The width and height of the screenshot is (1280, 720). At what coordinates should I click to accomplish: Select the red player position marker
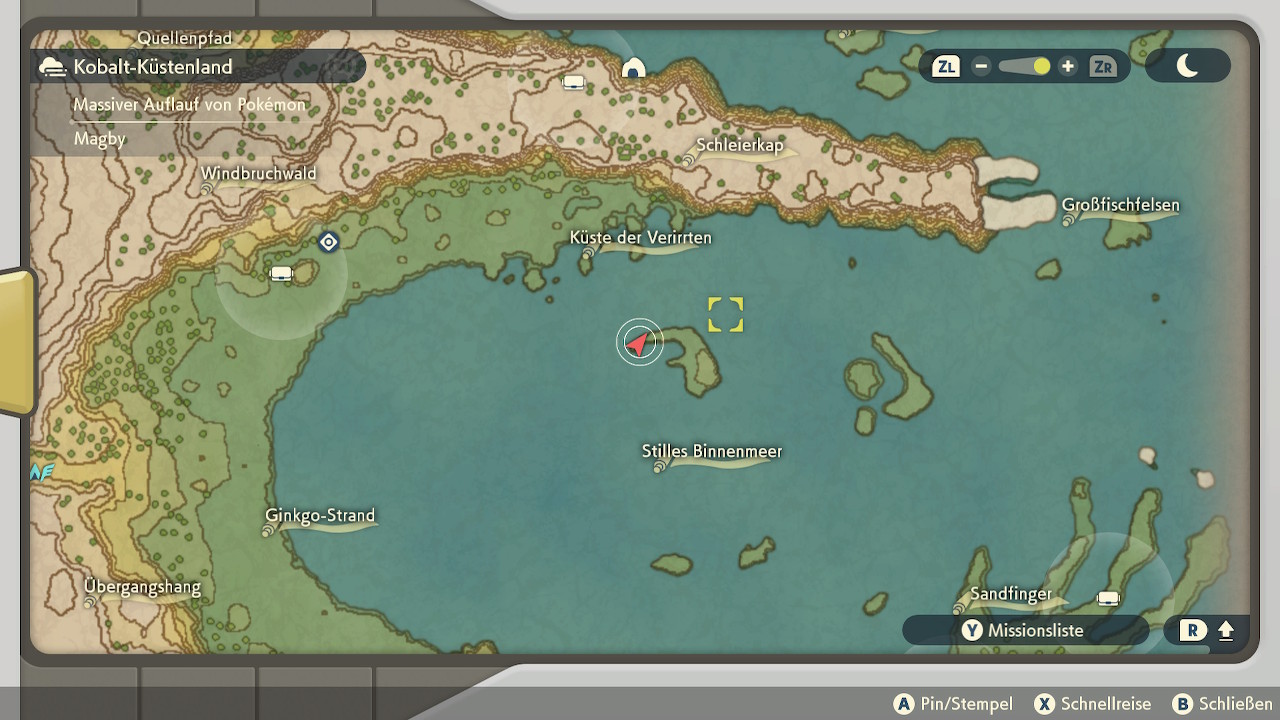pyautogui.click(x=638, y=343)
